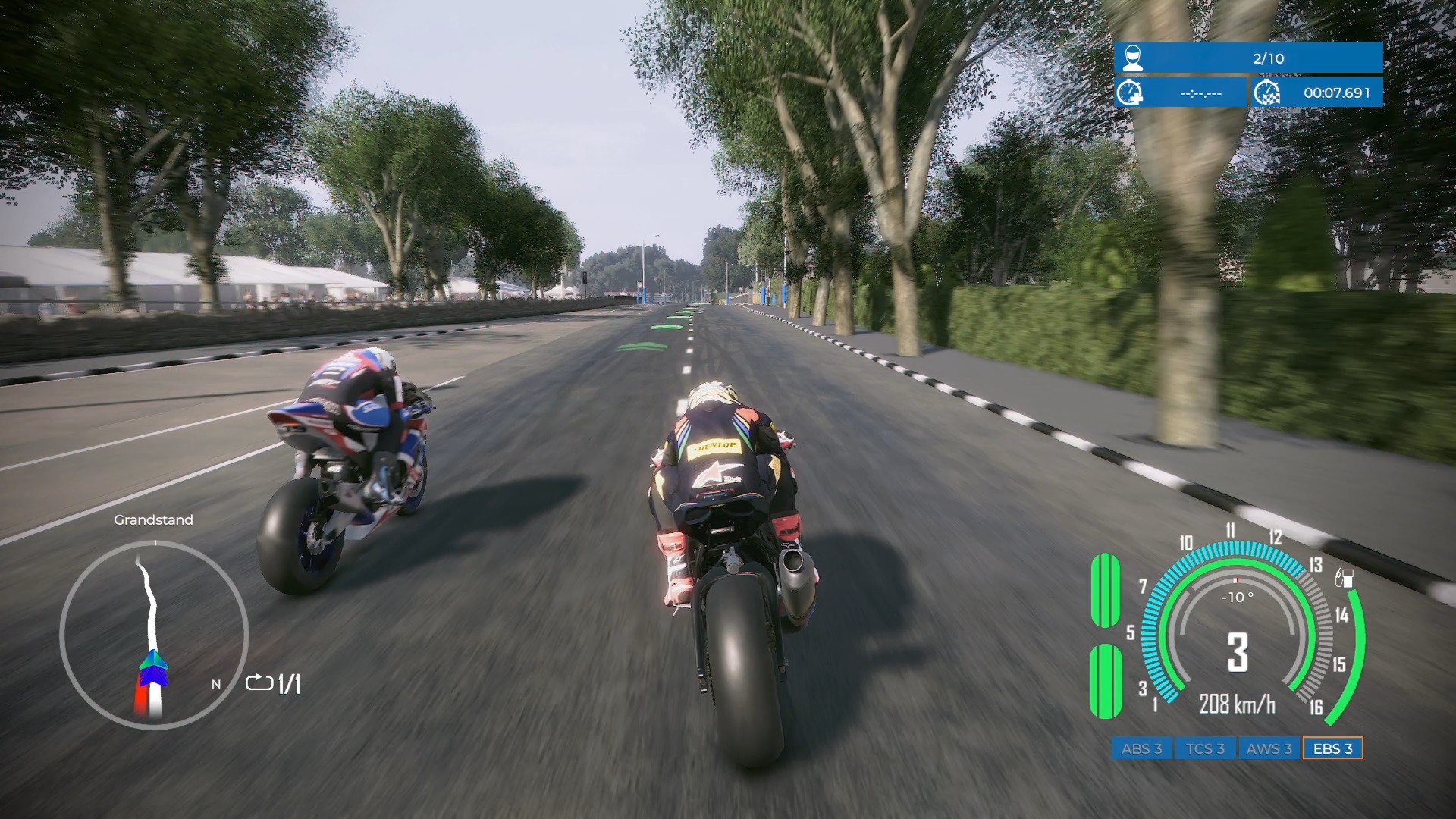Click the stopwatch gap-time icon

(1130, 93)
